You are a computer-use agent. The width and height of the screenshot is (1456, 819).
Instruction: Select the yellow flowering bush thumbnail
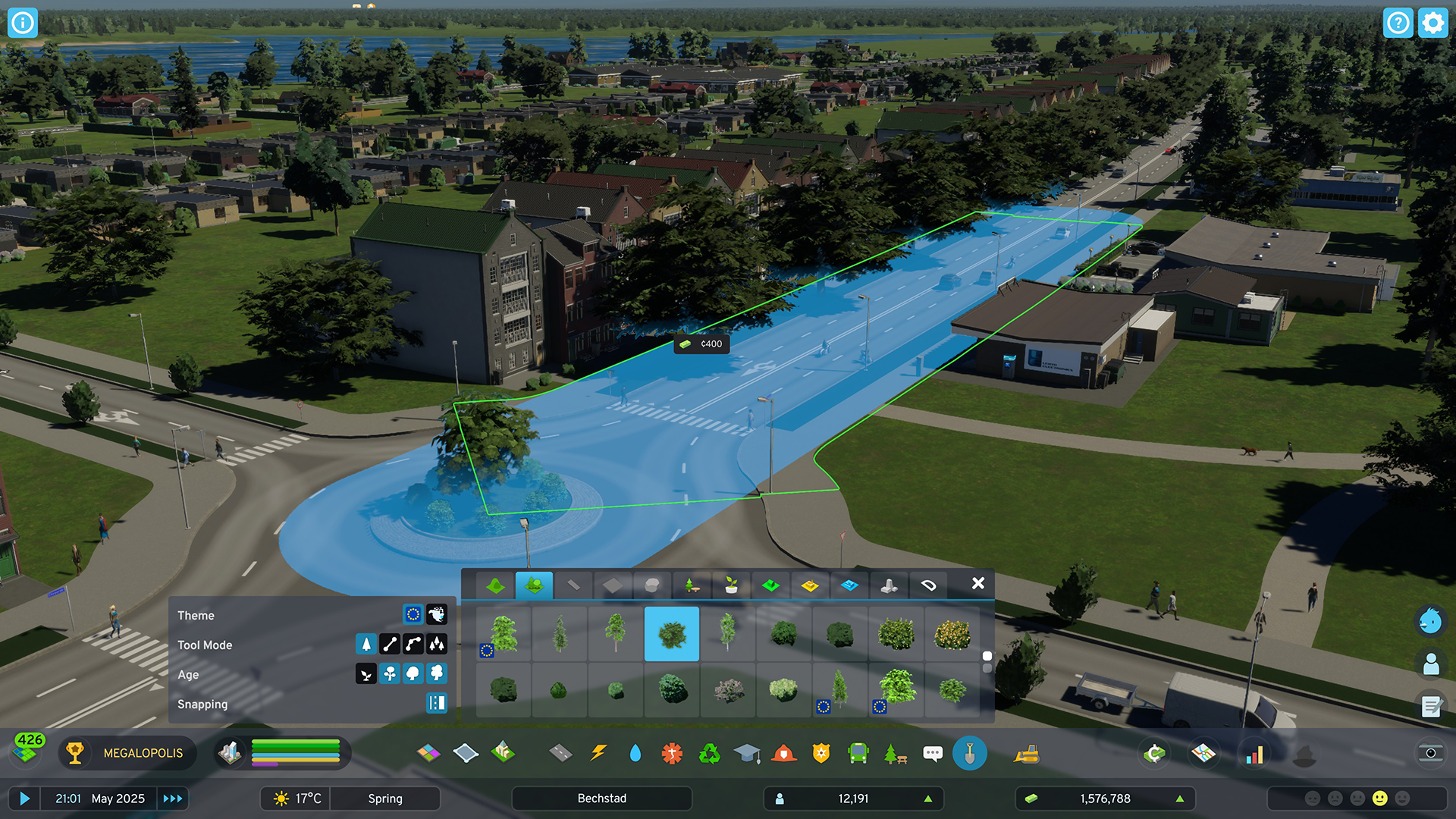952,634
